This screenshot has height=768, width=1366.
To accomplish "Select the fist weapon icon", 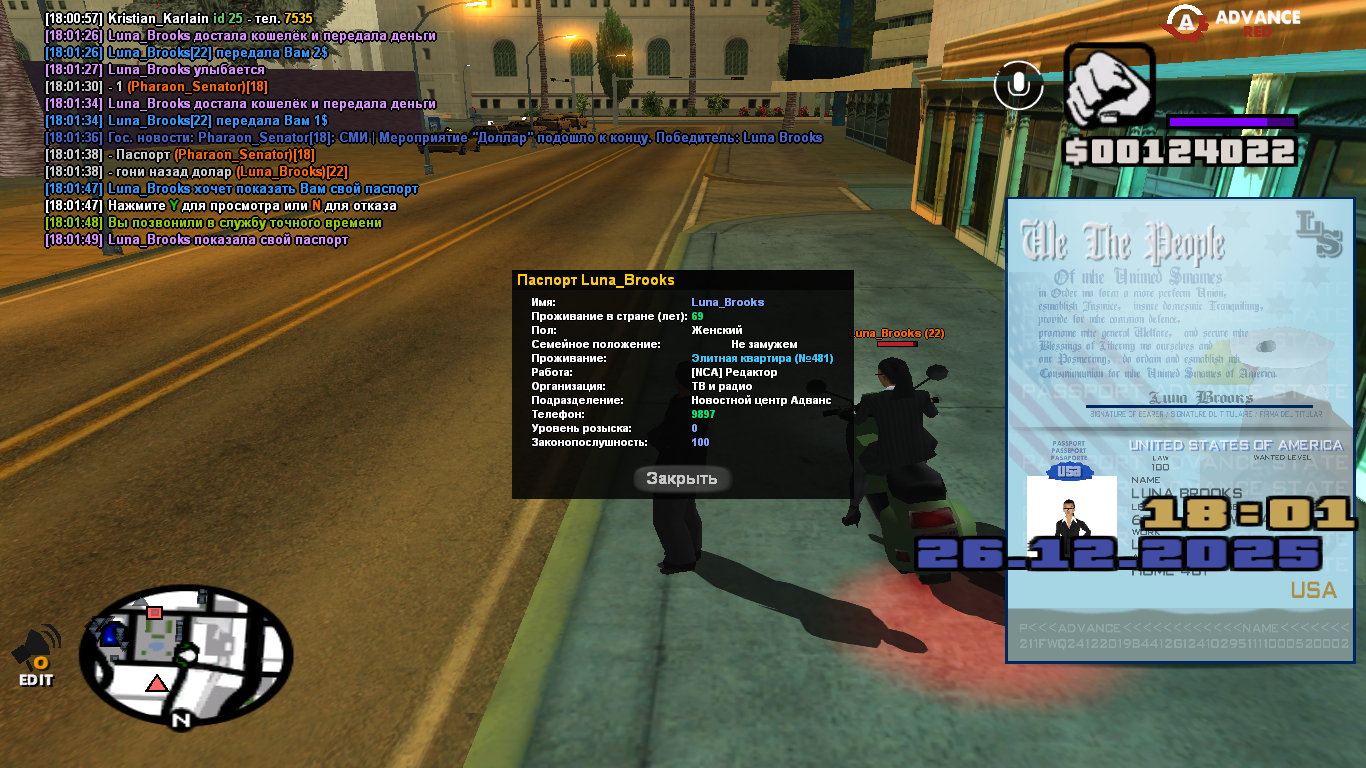I will tap(1108, 87).
